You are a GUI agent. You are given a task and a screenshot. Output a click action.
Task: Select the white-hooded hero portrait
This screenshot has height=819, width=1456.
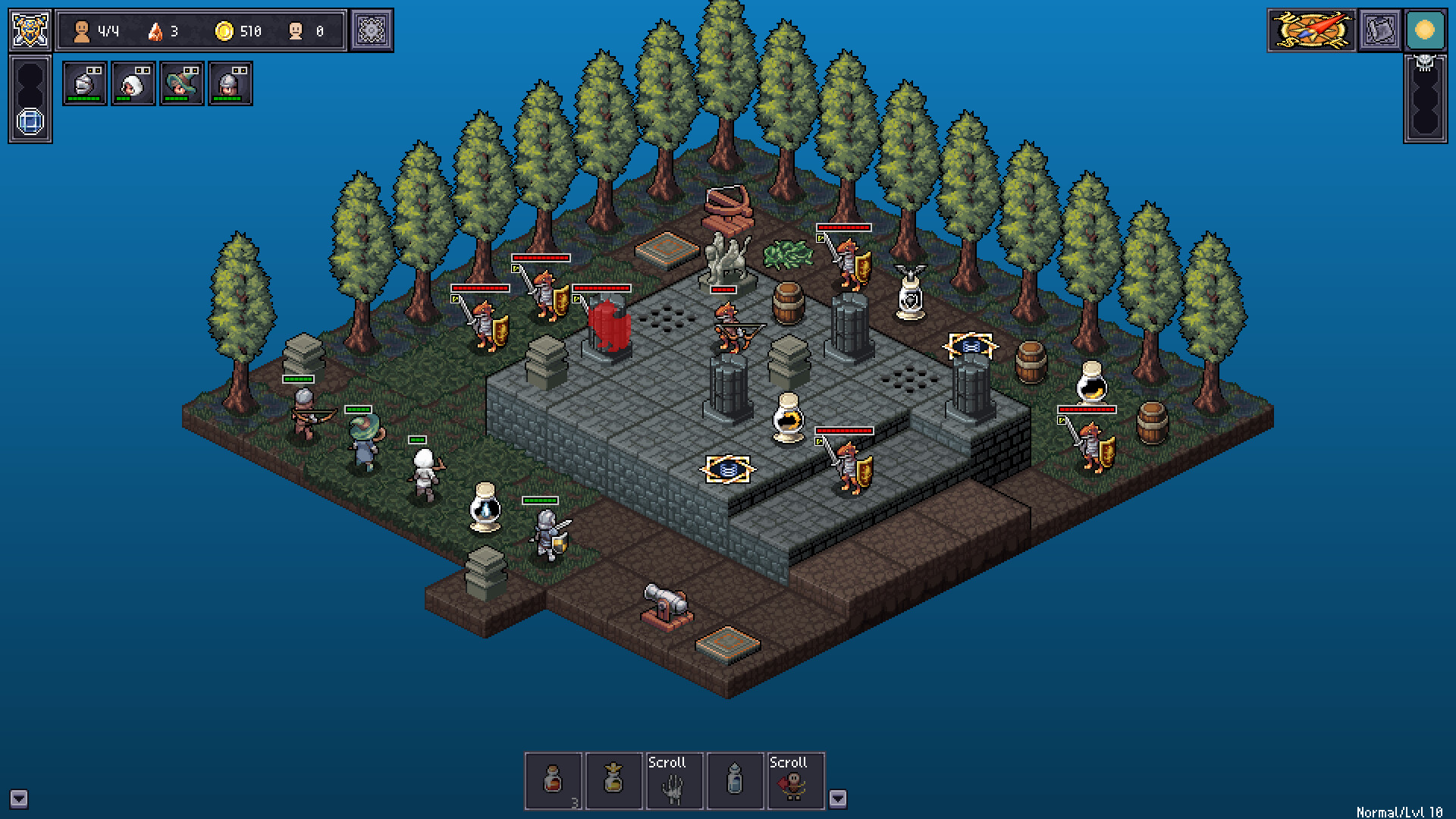(133, 83)
